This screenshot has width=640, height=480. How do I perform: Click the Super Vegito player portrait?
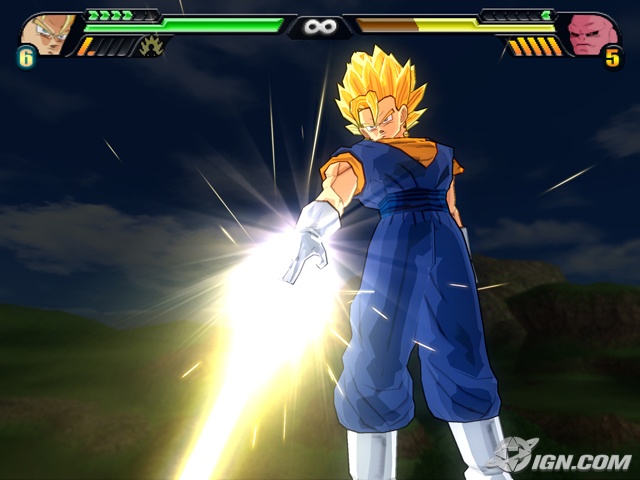[x=46, y=32]
